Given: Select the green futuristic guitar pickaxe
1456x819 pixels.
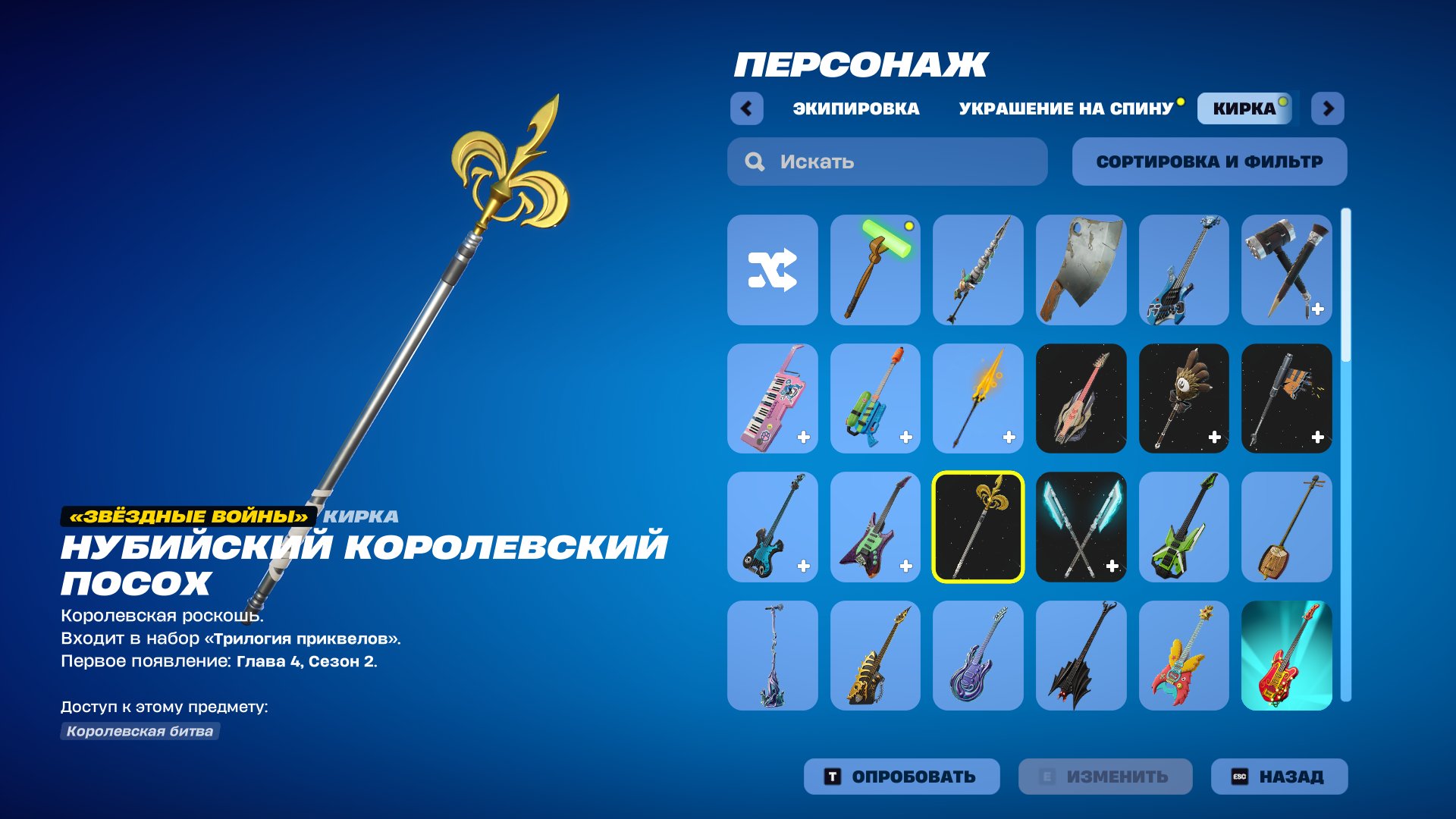Looking at the screenshot, I should pyautogui.click(x=1185, y=527).
